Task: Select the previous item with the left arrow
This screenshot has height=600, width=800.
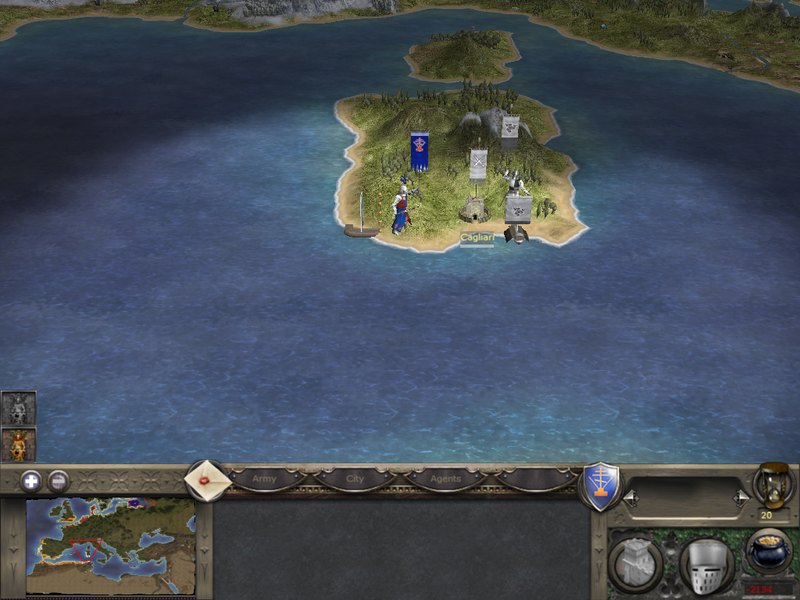Action: [629, 496]
